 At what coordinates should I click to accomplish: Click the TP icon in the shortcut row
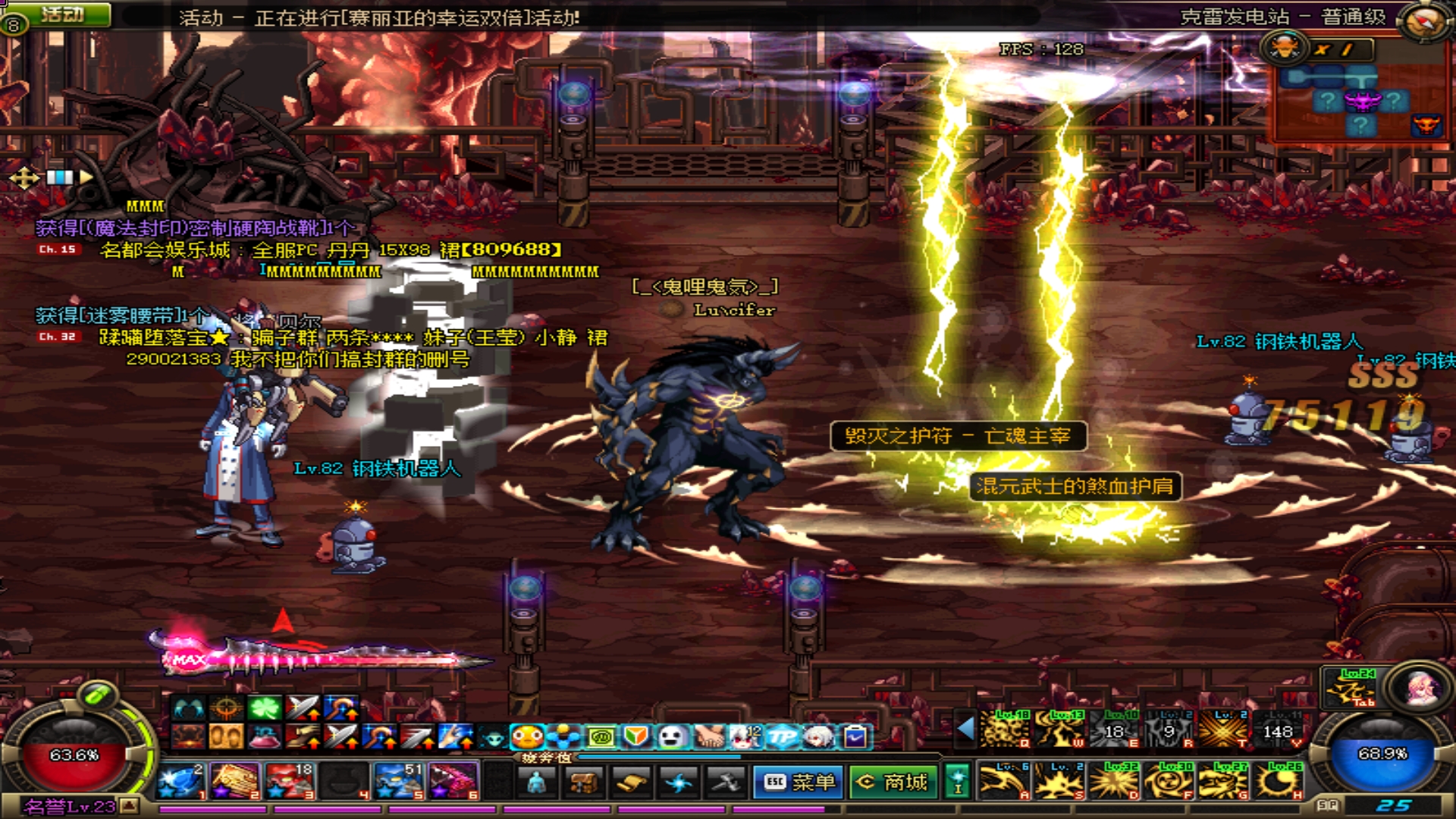tap(782, 736)
